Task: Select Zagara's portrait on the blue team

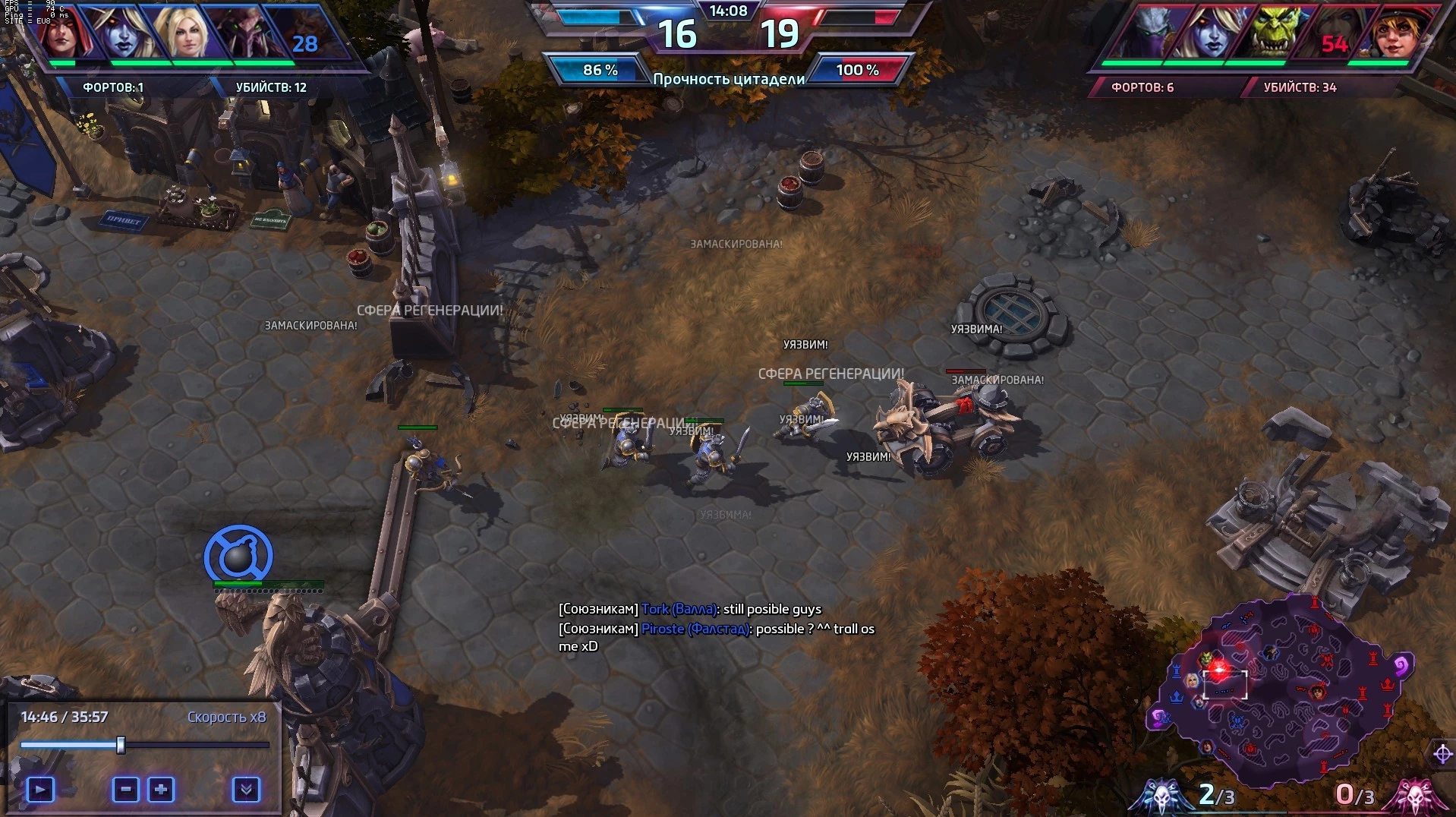Action: click(244, 33)
